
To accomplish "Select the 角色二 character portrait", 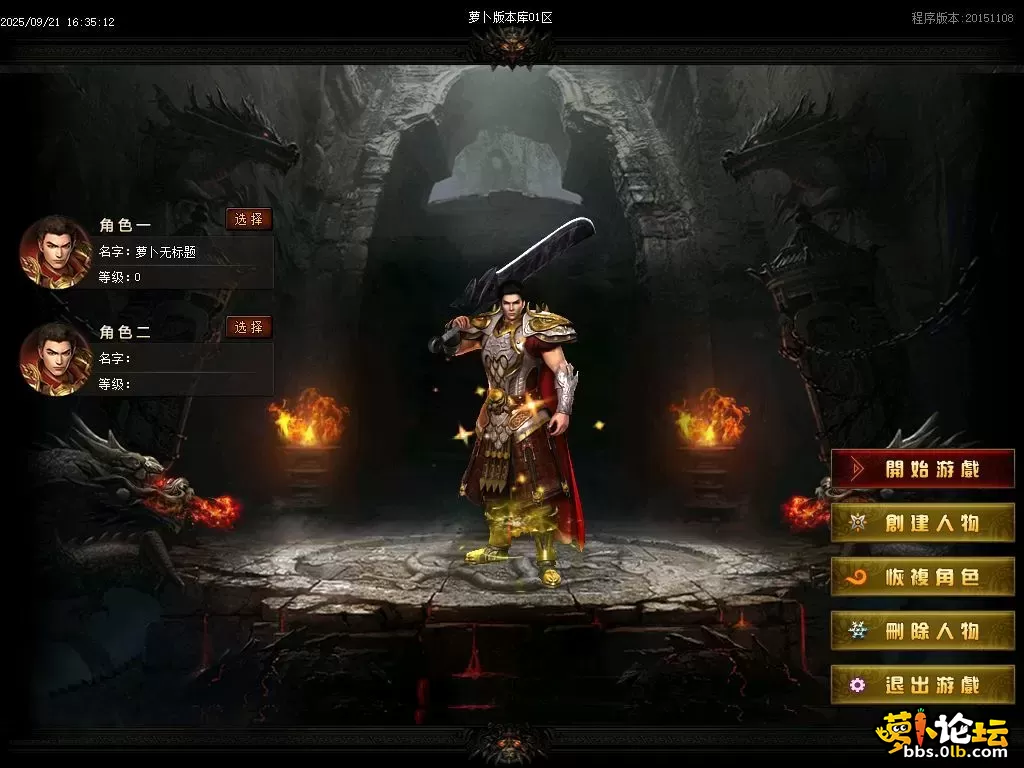I will (56, 359).
